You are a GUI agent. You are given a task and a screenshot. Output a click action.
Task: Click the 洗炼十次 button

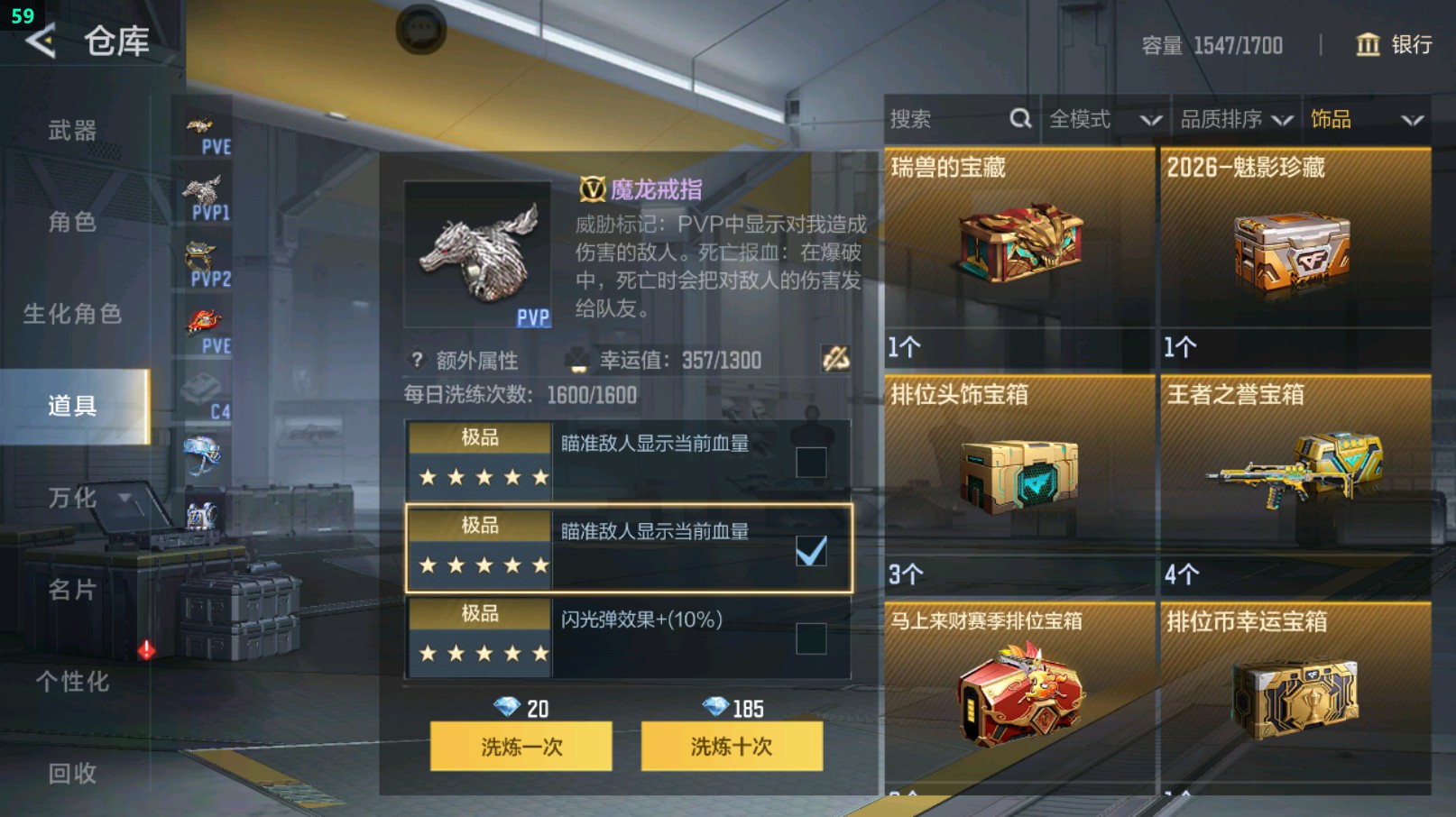[x=731, y=747]
